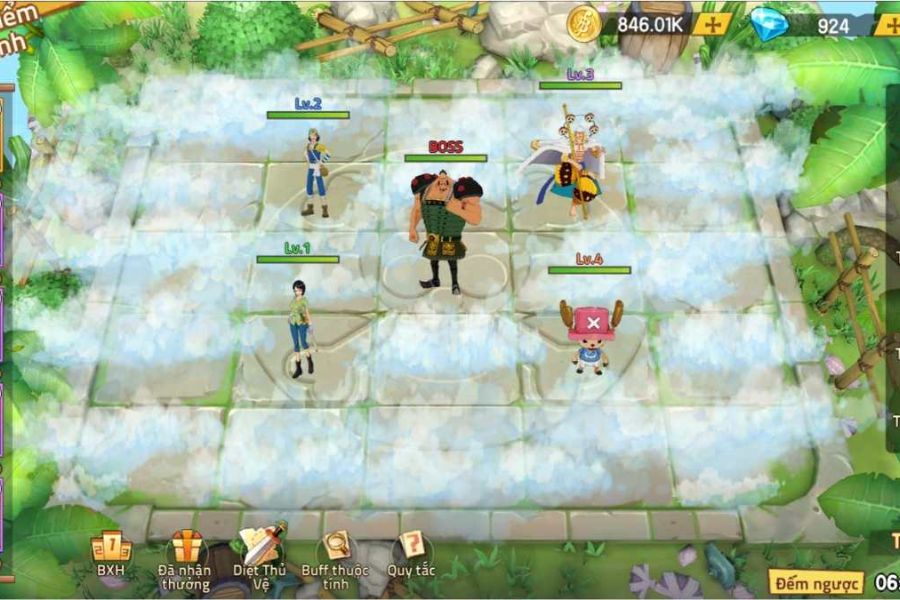Open the BXH ranking board
Viewport: 900px width, 600px height.
[x=111, y=553]
